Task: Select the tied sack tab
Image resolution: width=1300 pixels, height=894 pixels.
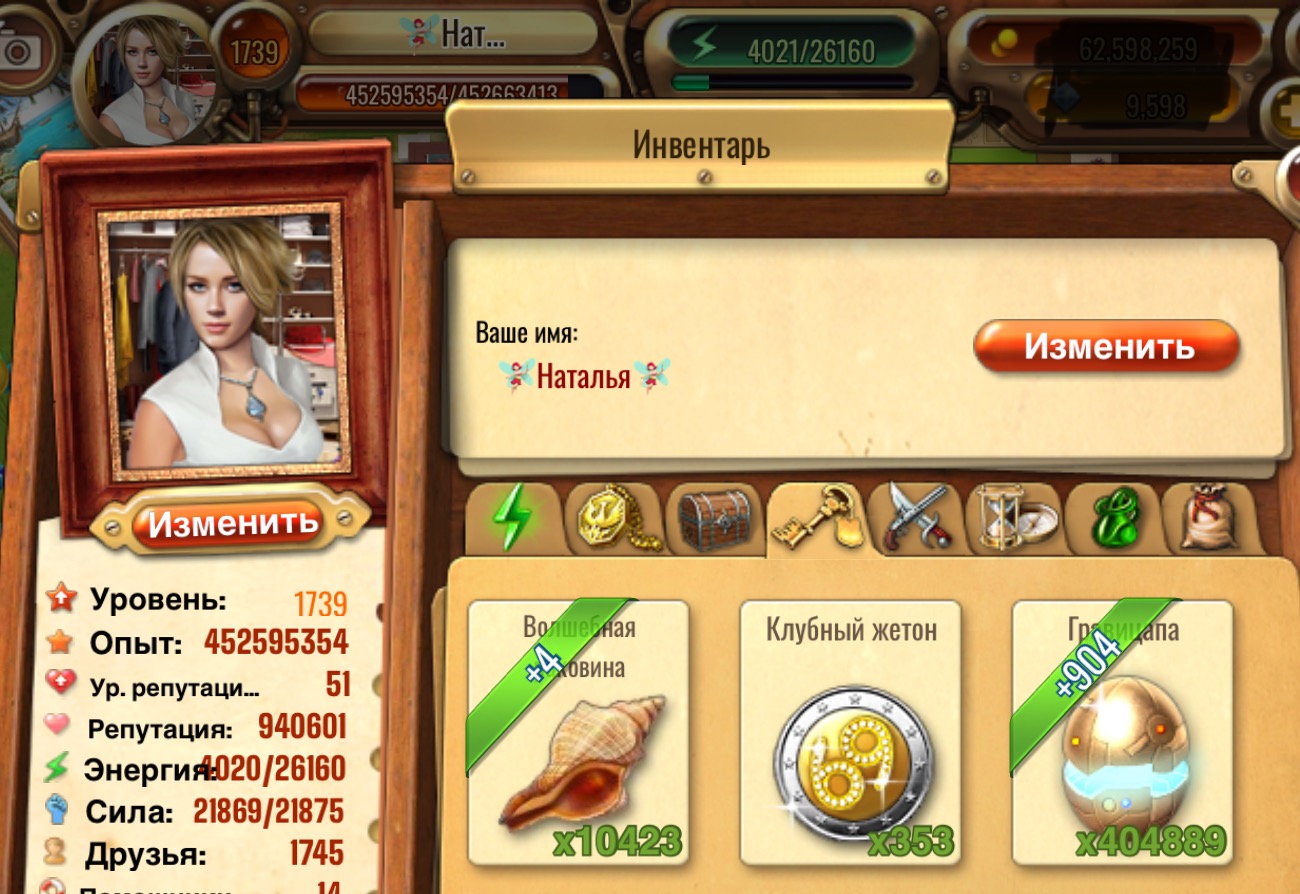Action: pos(1209,518)
